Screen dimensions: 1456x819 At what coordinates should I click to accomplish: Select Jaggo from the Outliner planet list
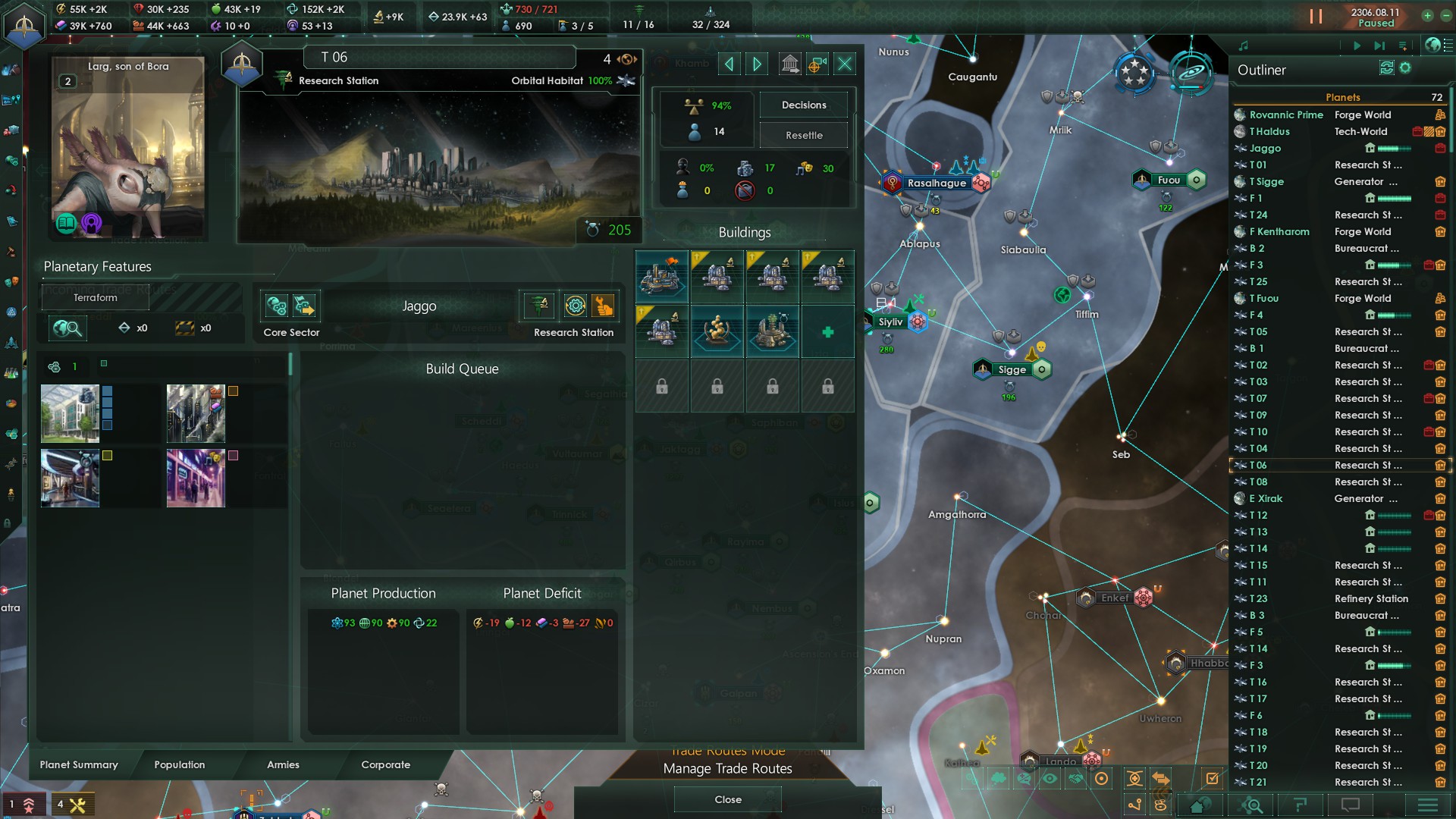1265,148
